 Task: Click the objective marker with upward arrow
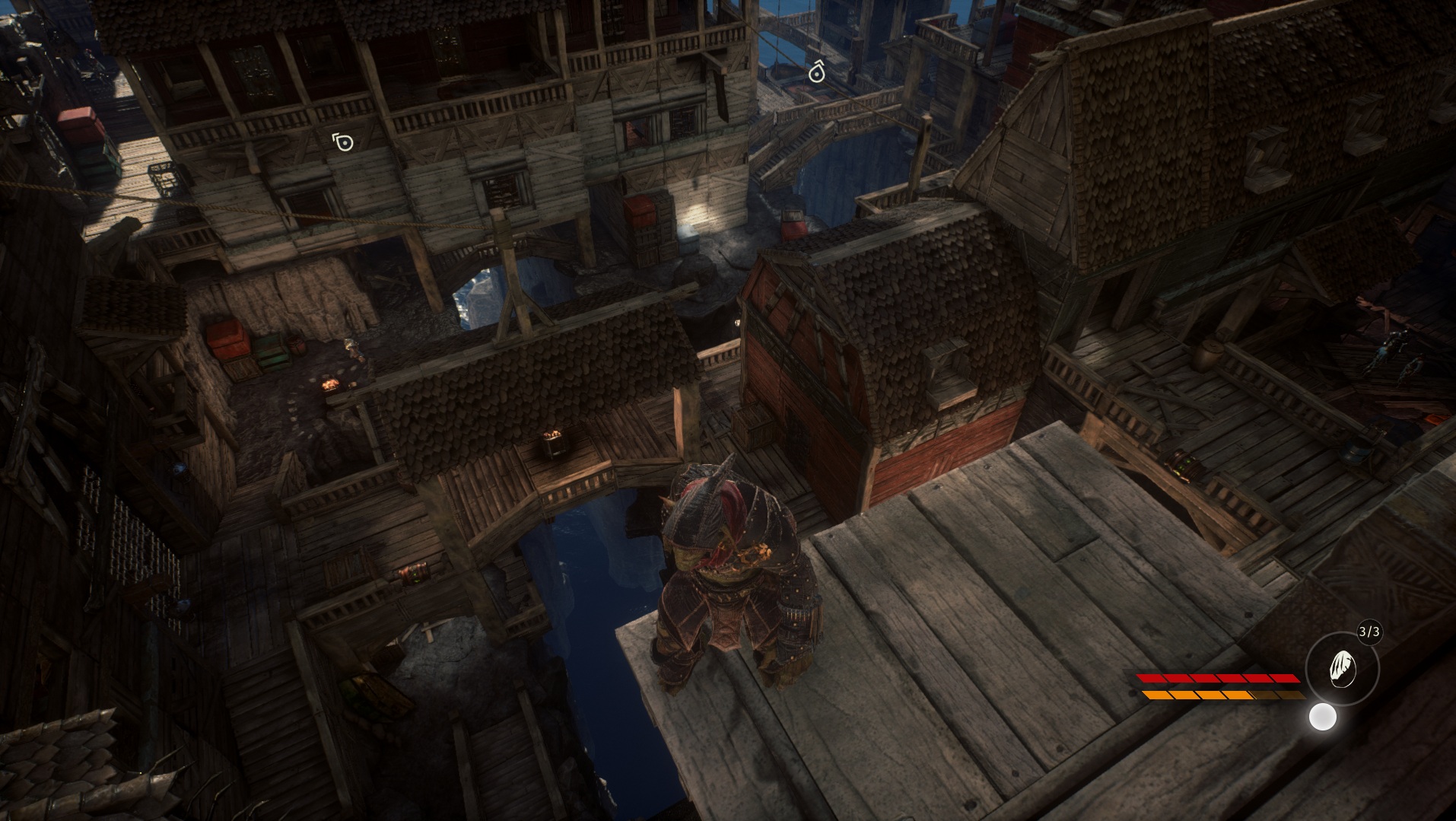point(816,72)
